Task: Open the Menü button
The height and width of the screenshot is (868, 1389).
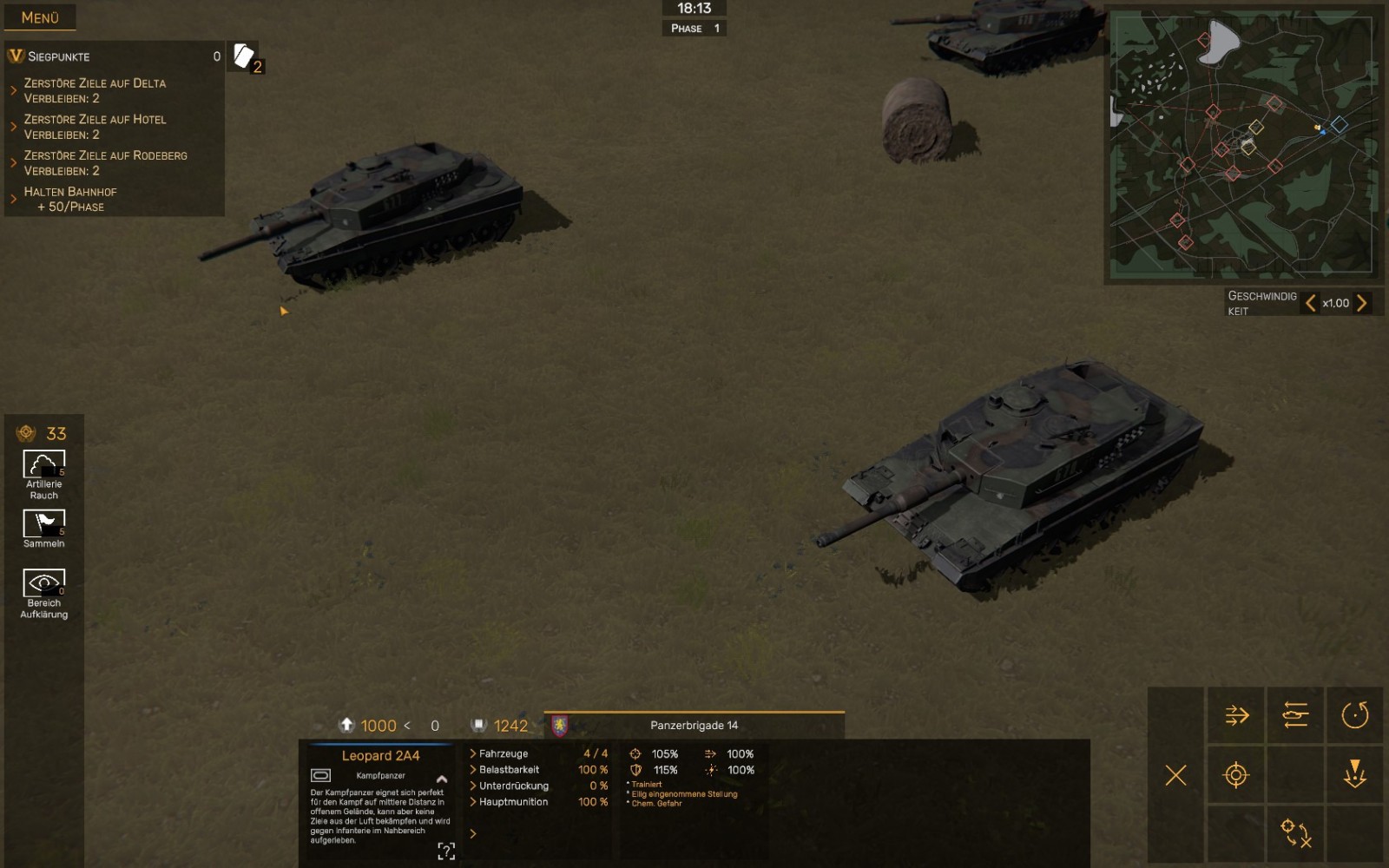Action: 40,17
